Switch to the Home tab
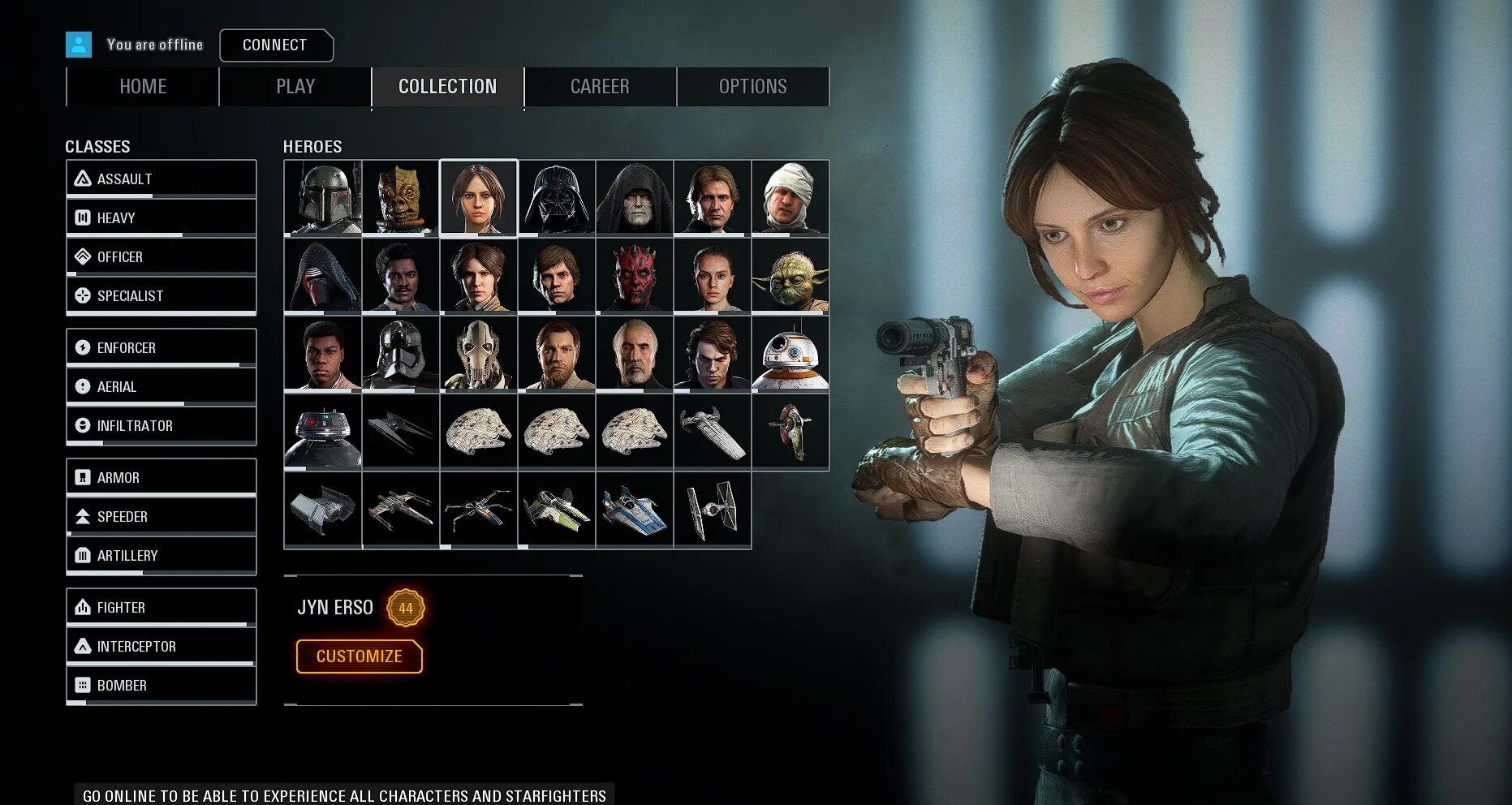Screen dimensions: 1512x805 point(143,87)
